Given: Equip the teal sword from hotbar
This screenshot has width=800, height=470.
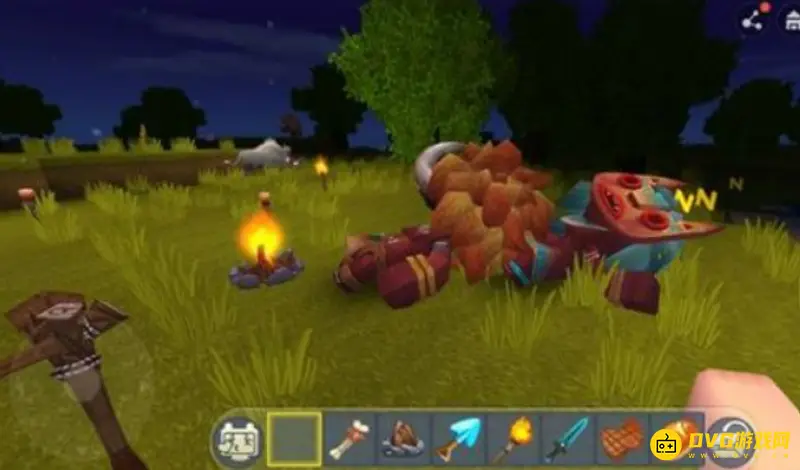Looking at the screenshot, I should pyautogui.click(x=565, y=438).
